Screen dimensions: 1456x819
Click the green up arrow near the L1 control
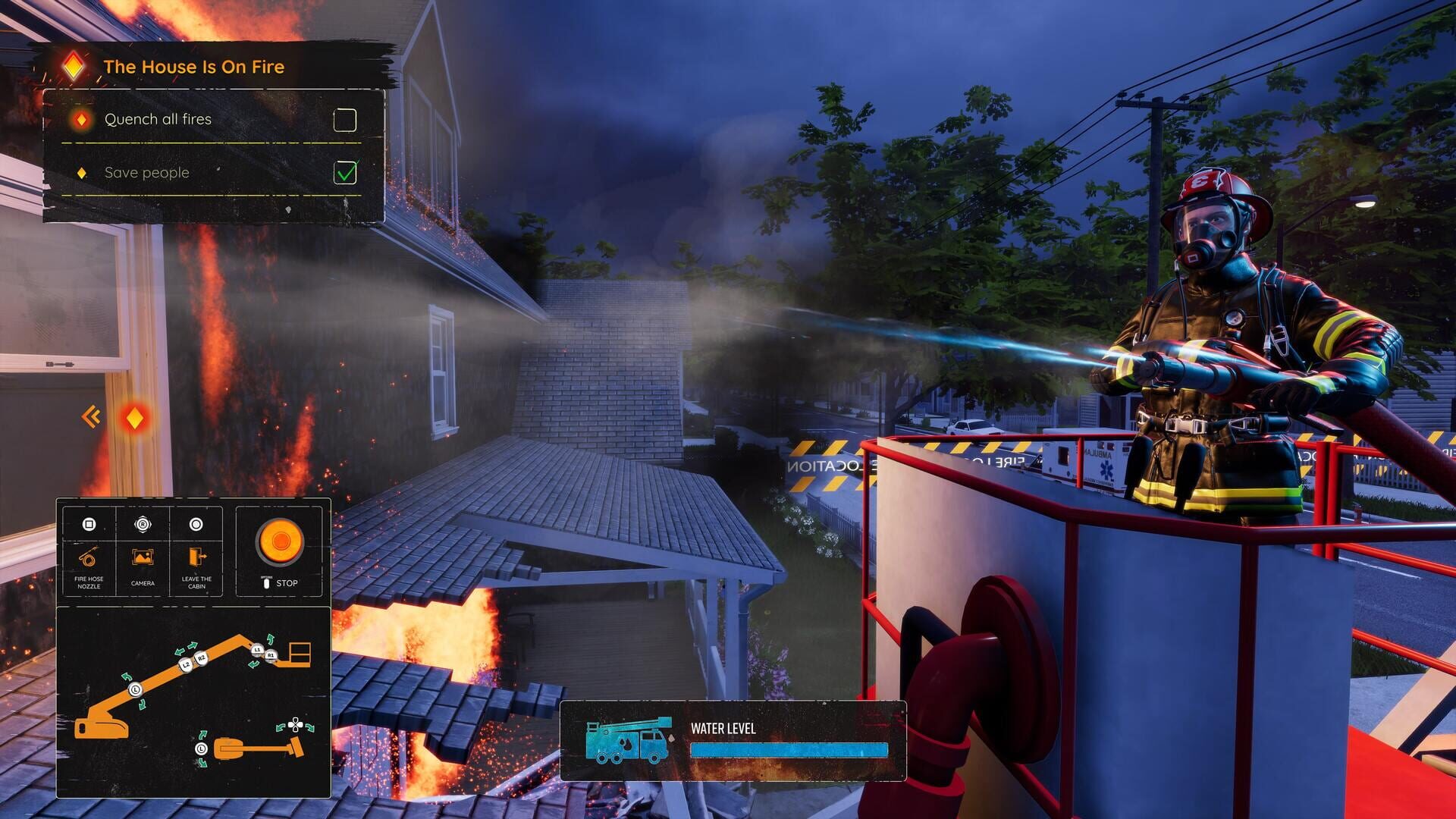[270, 638]
